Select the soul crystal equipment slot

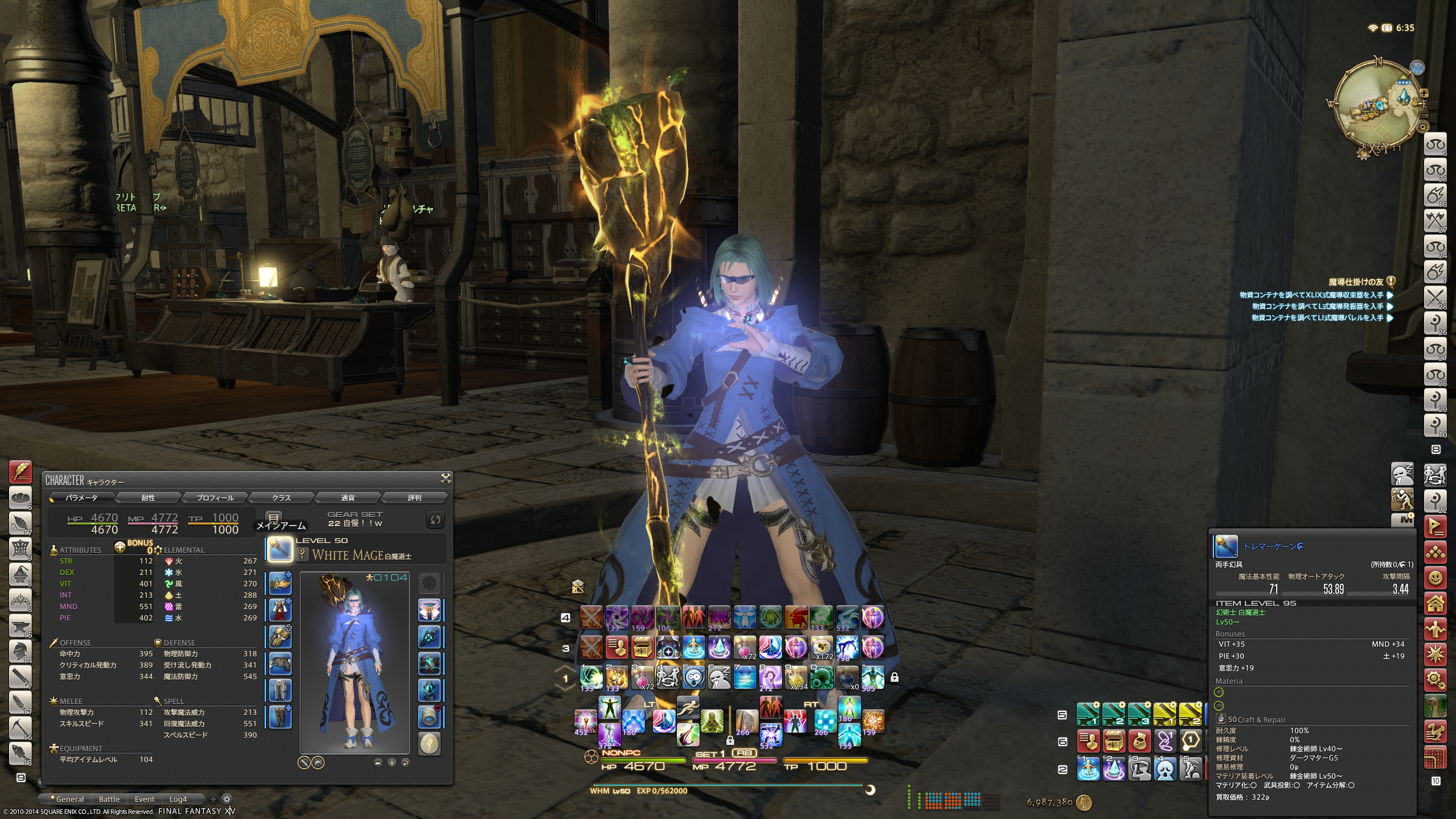pyautogui.click(x=429, y=743)
